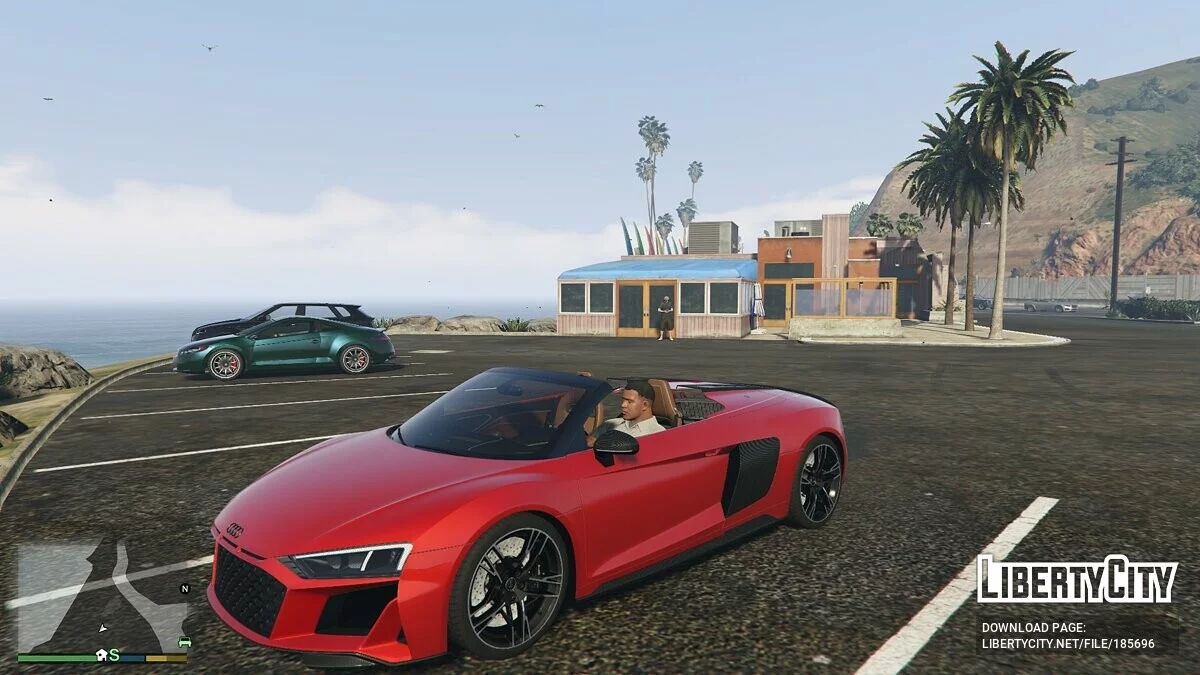Select the white safehouse blip on minimap
1200x675 pixels.
101,654
